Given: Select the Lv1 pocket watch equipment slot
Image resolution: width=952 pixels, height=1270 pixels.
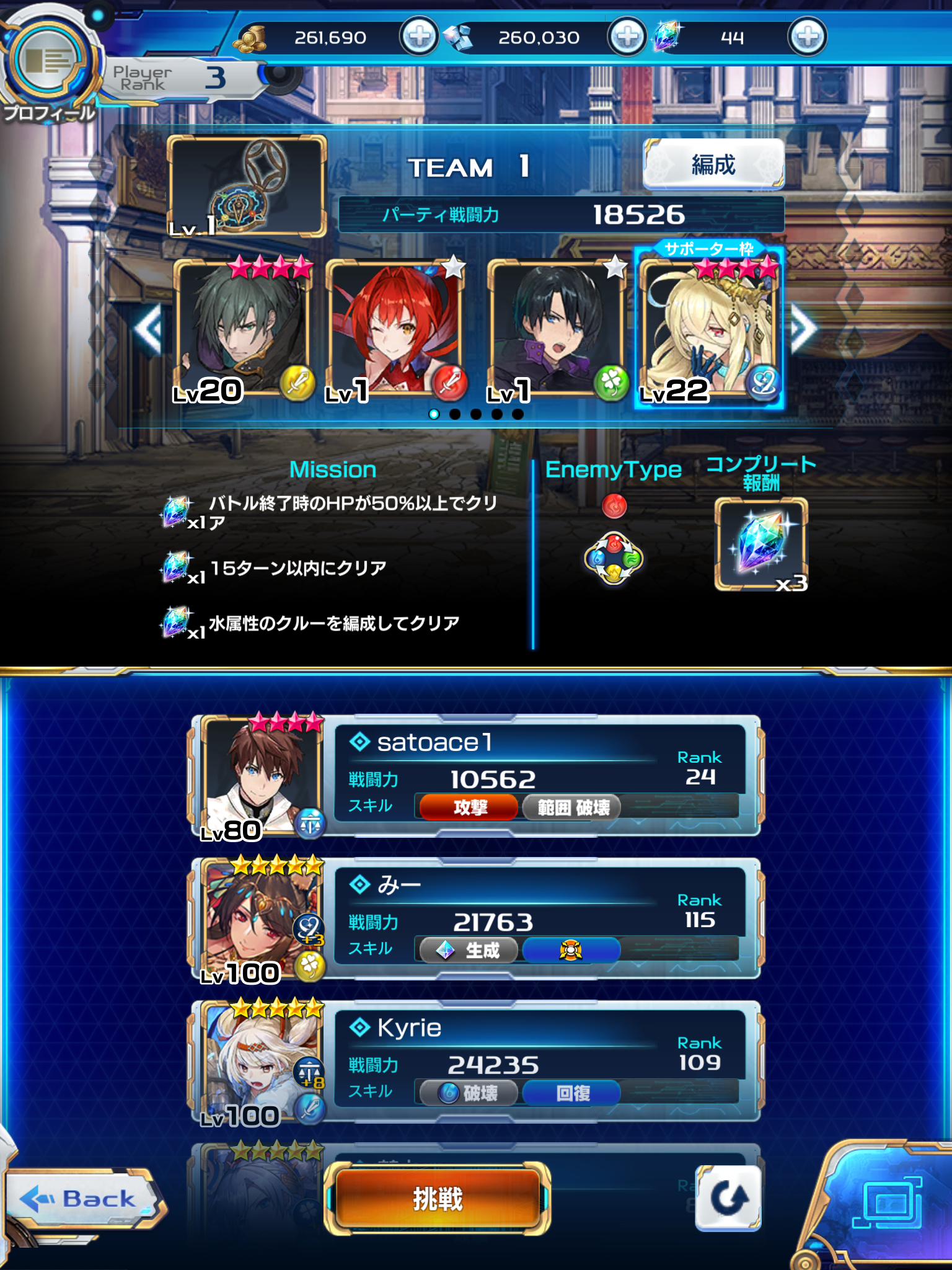Looking at the screenshot, I should [x=247, y=186].
